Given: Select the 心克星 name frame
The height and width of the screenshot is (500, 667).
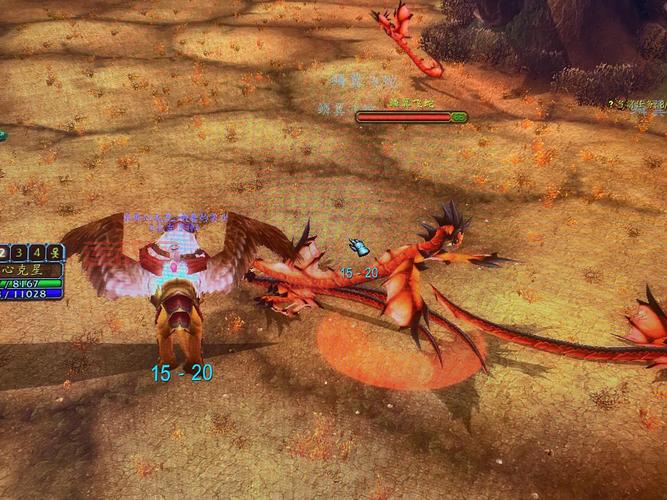Looking at the screenshot, I should point(31,270).
